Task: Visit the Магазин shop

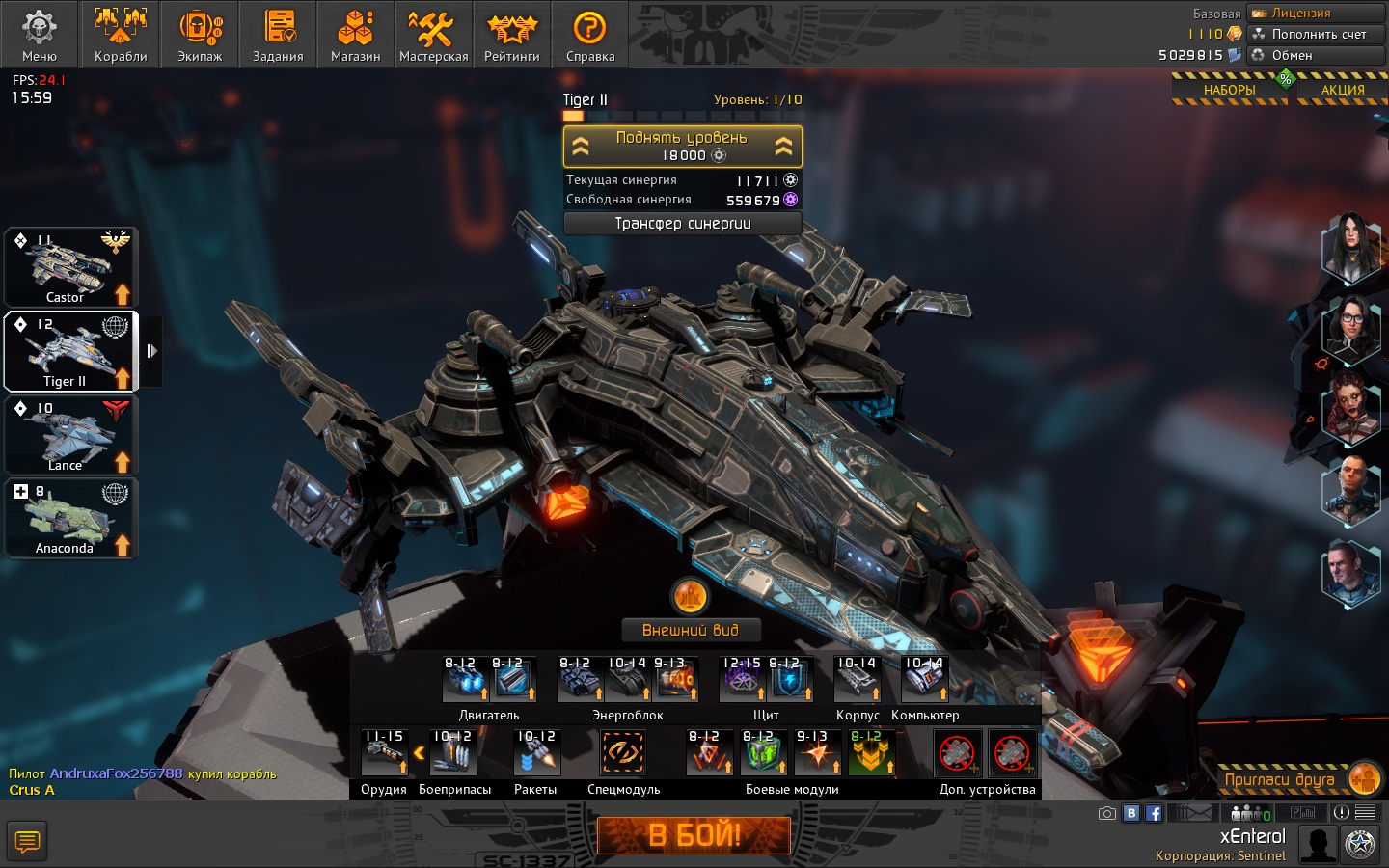Action: (355, 35)
